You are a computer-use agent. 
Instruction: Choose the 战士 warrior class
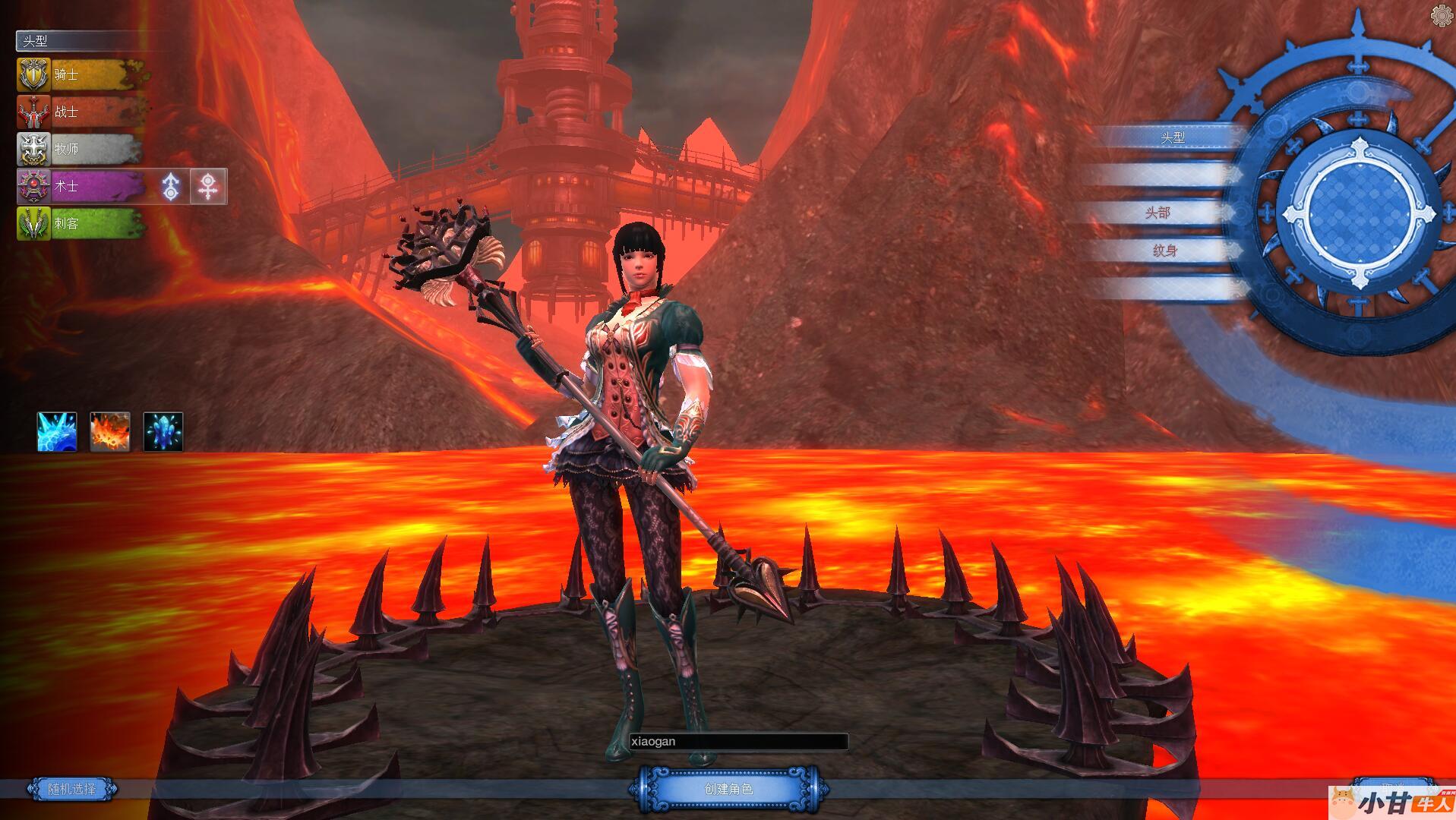point(80,112)
